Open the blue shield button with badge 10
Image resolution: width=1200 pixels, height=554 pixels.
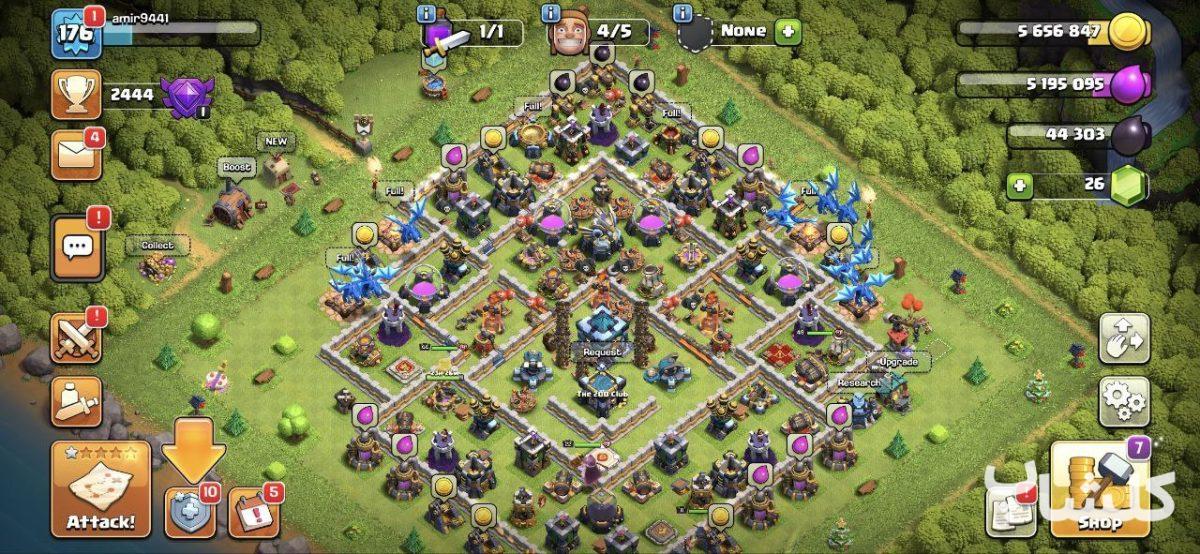[x=190, y=513]
